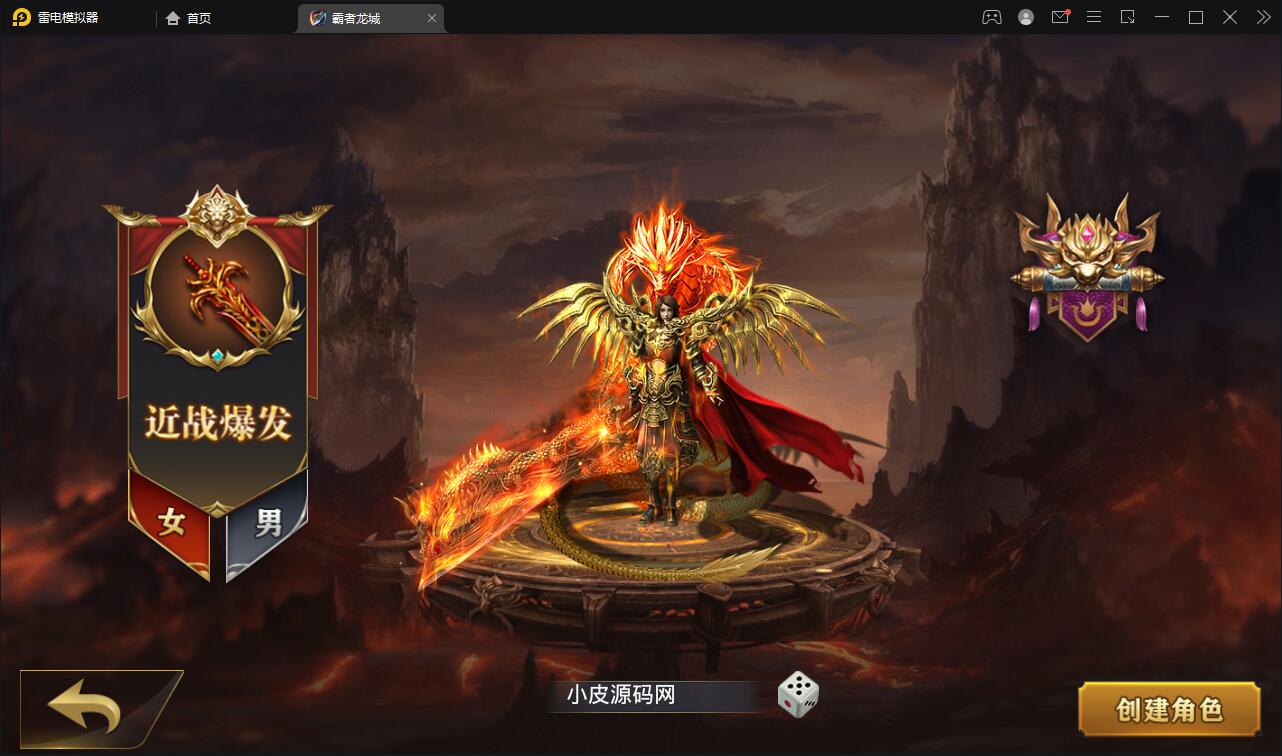Screen dimensions: 1282x756
Task: Select 男 to choose male character
Action: (268, 521)
